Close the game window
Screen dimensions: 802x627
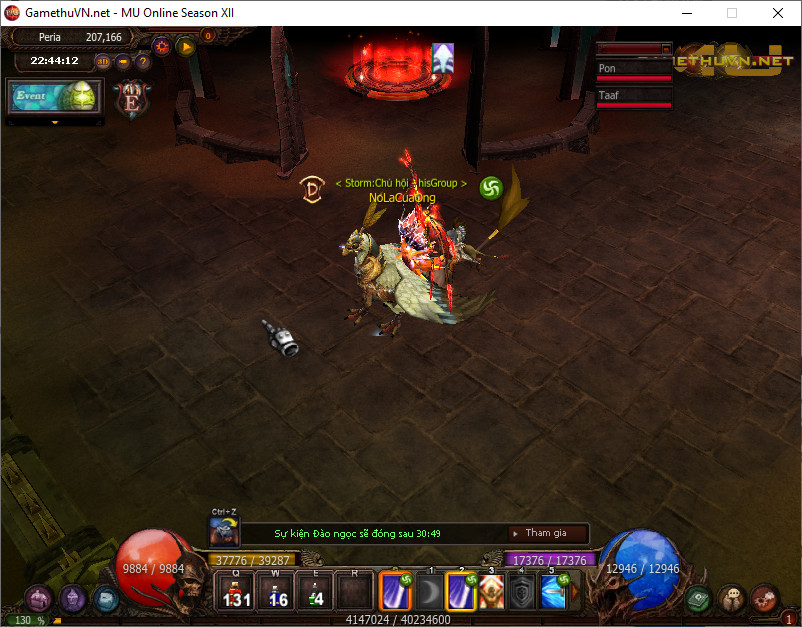778,14
